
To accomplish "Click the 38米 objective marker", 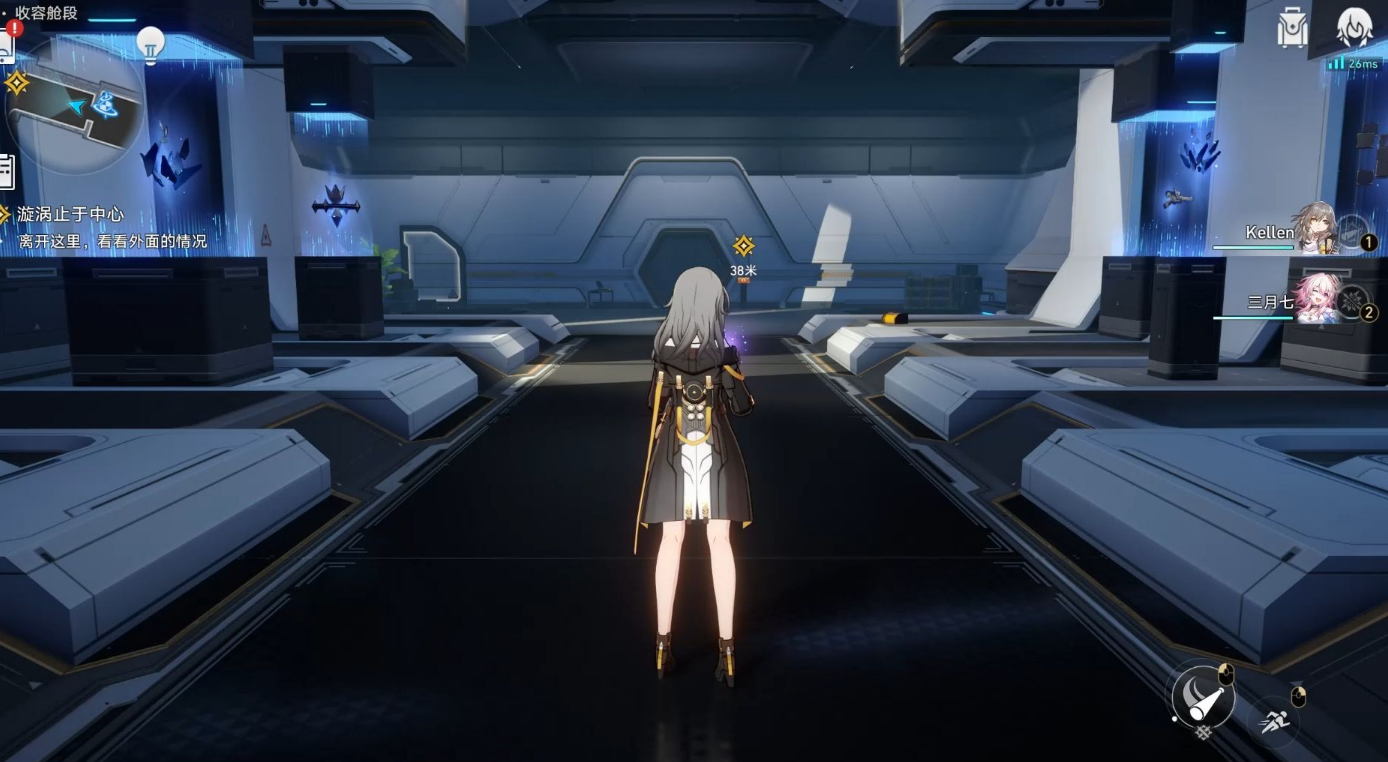I will pyautogui.click(x=743, y=246).
